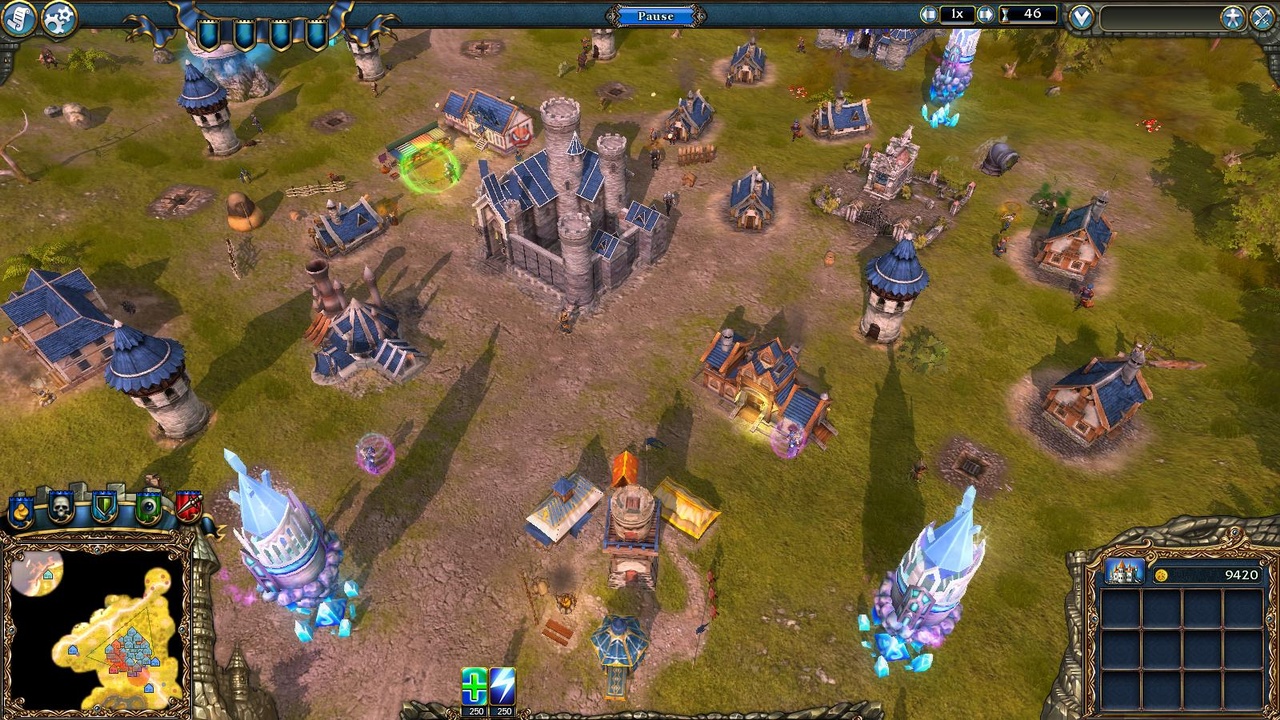The image size is (1280, 720).
Task: Open the game settings gear icon
Action: (57, 18)
